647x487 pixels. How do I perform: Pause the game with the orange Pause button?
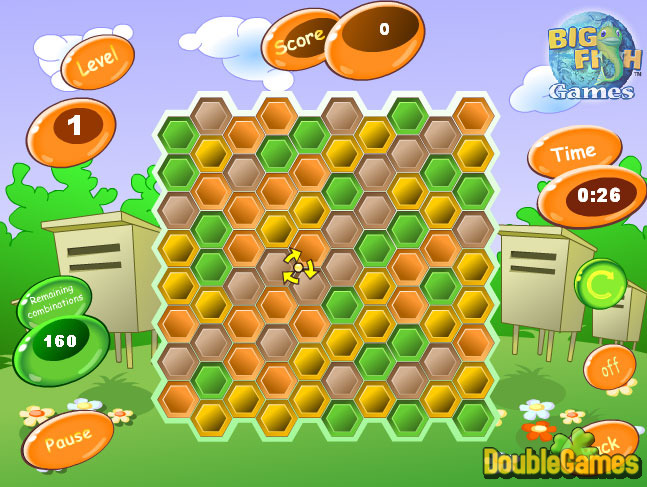pos(67,439)
